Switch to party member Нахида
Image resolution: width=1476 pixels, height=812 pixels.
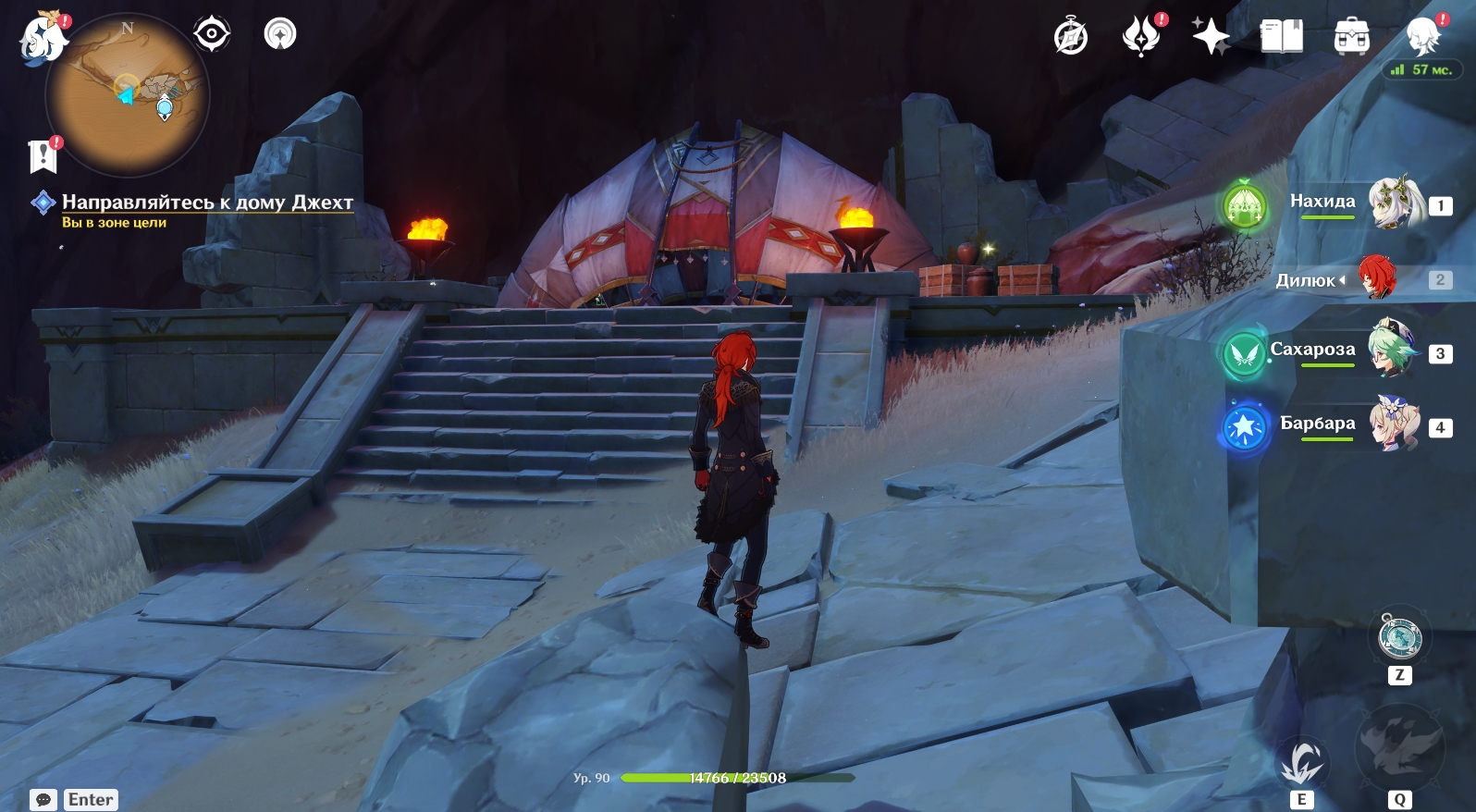pos(1395,203)
